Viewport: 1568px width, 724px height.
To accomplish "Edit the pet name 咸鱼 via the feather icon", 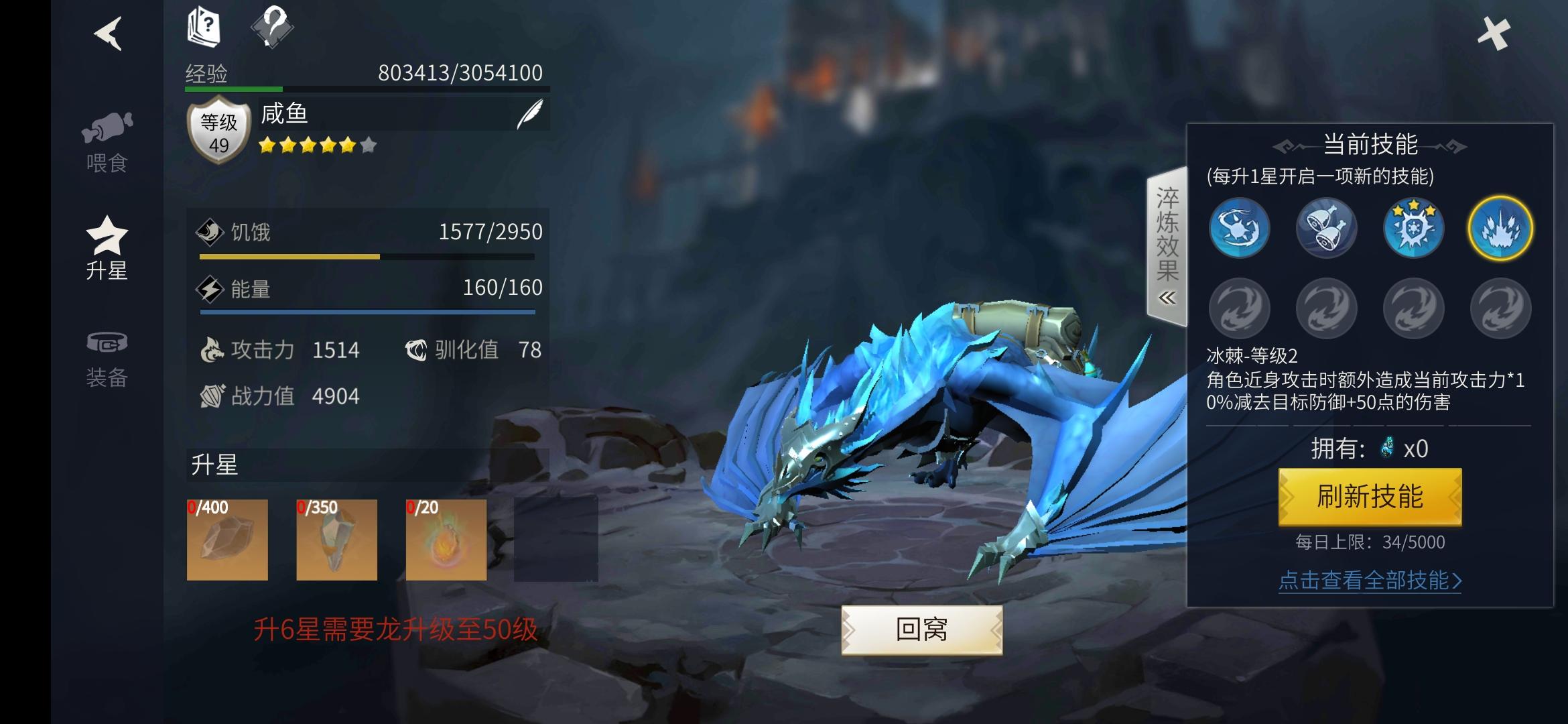I will pos(529,113).
